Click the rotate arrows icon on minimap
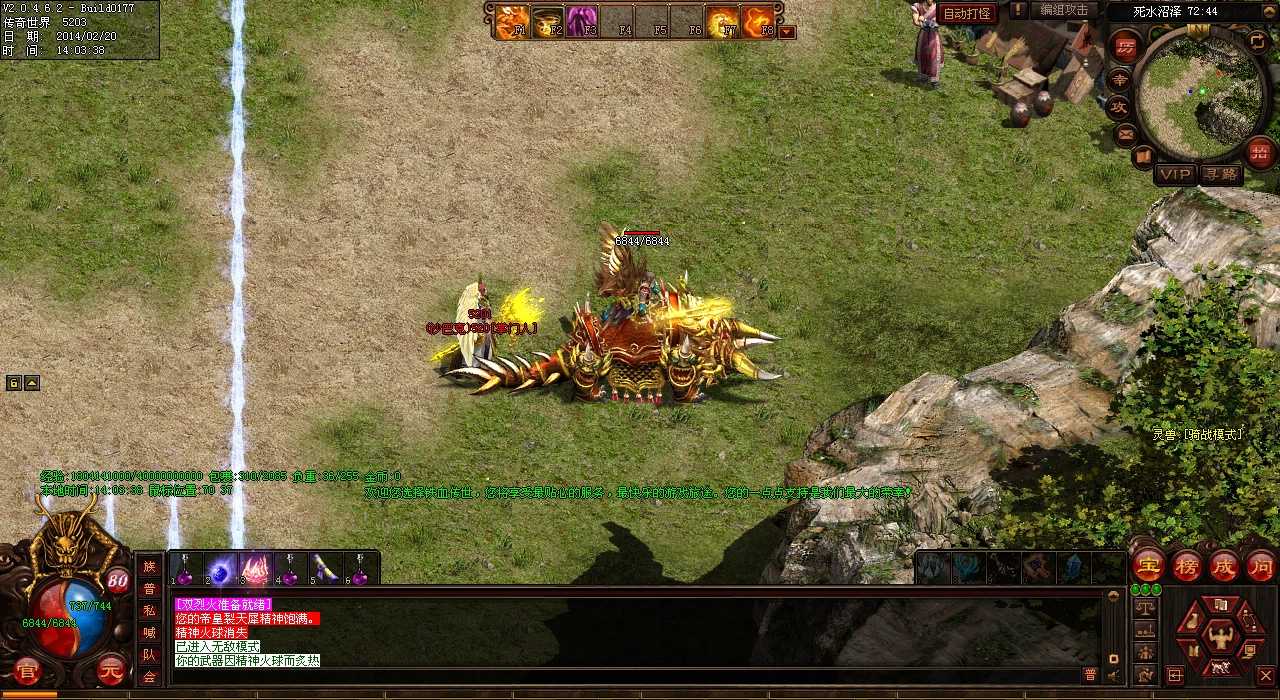The width and height of the screenshot is (1280, 700). click(1257, 41)
